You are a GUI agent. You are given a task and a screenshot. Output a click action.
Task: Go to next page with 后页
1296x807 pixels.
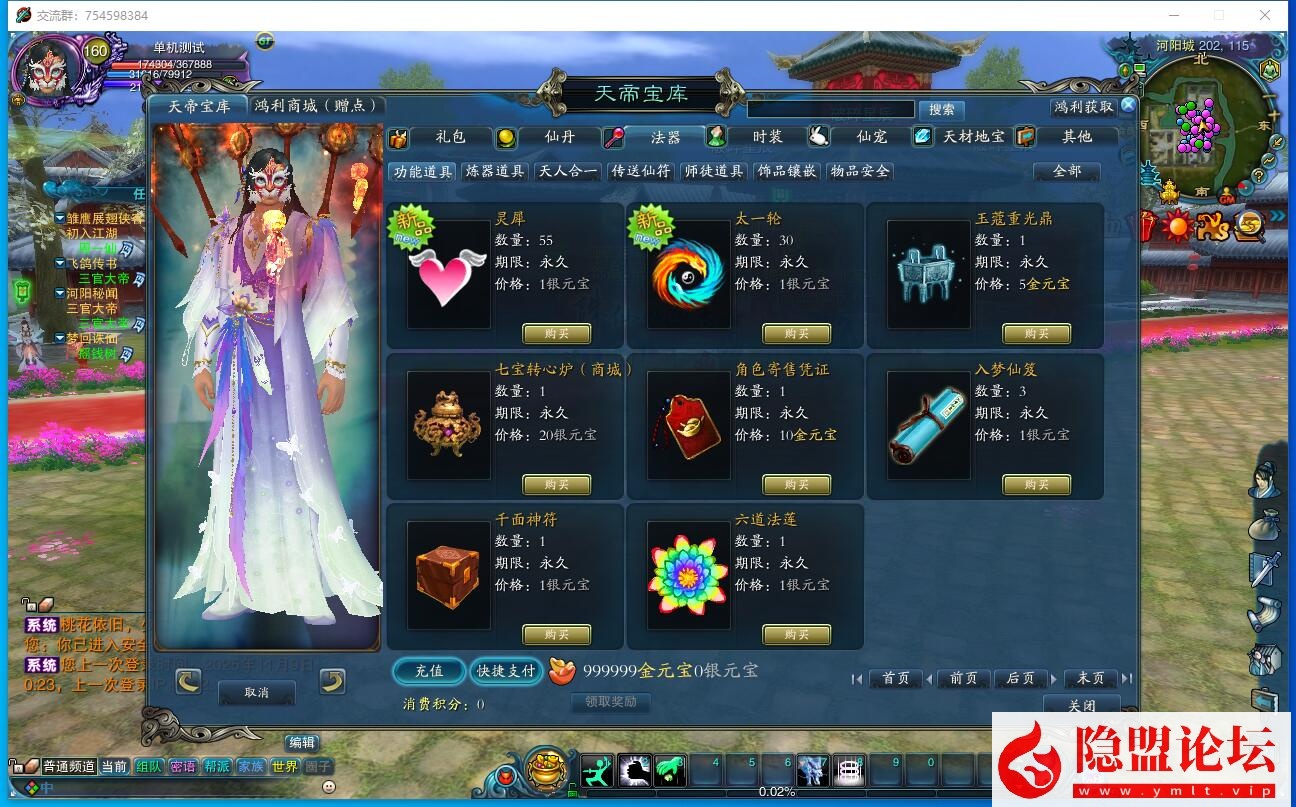pos(1020,678)
